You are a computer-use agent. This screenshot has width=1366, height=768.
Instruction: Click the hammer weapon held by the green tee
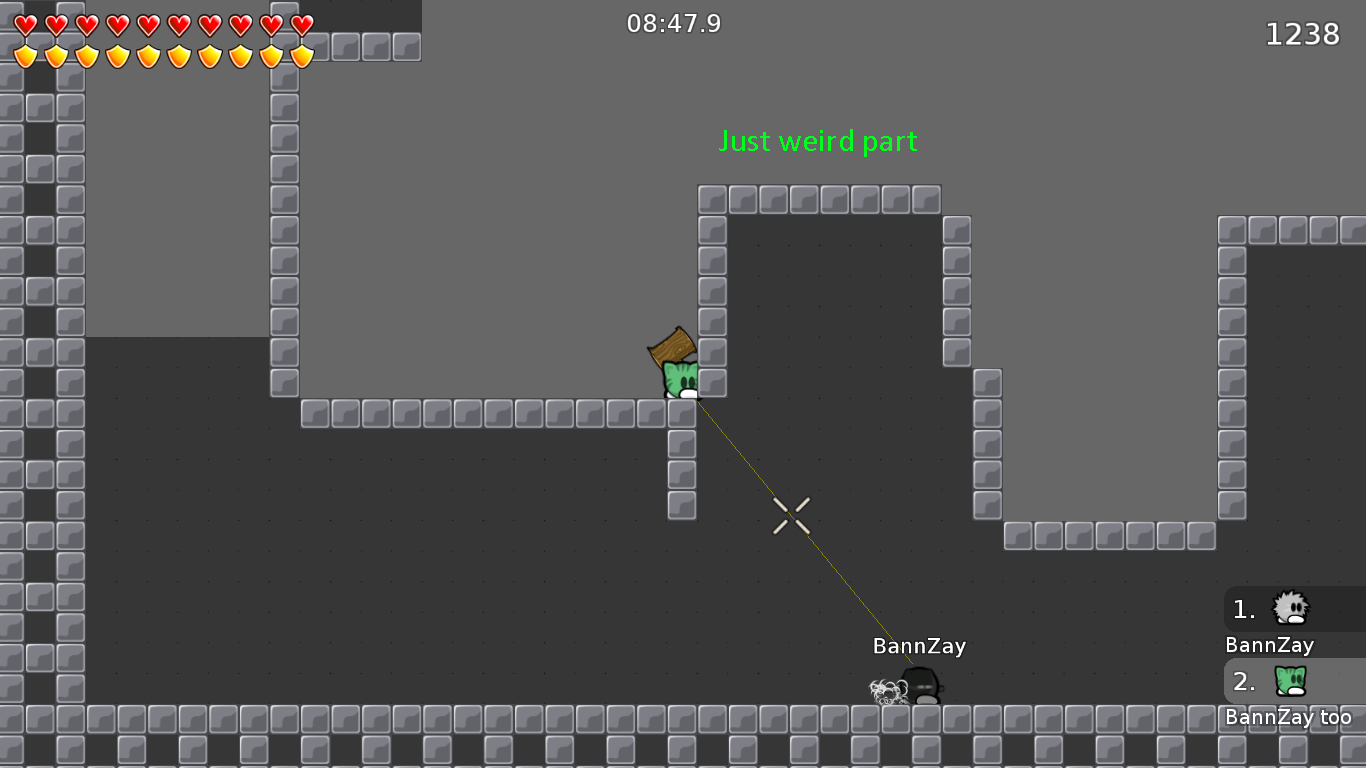[x=672, y=347]
